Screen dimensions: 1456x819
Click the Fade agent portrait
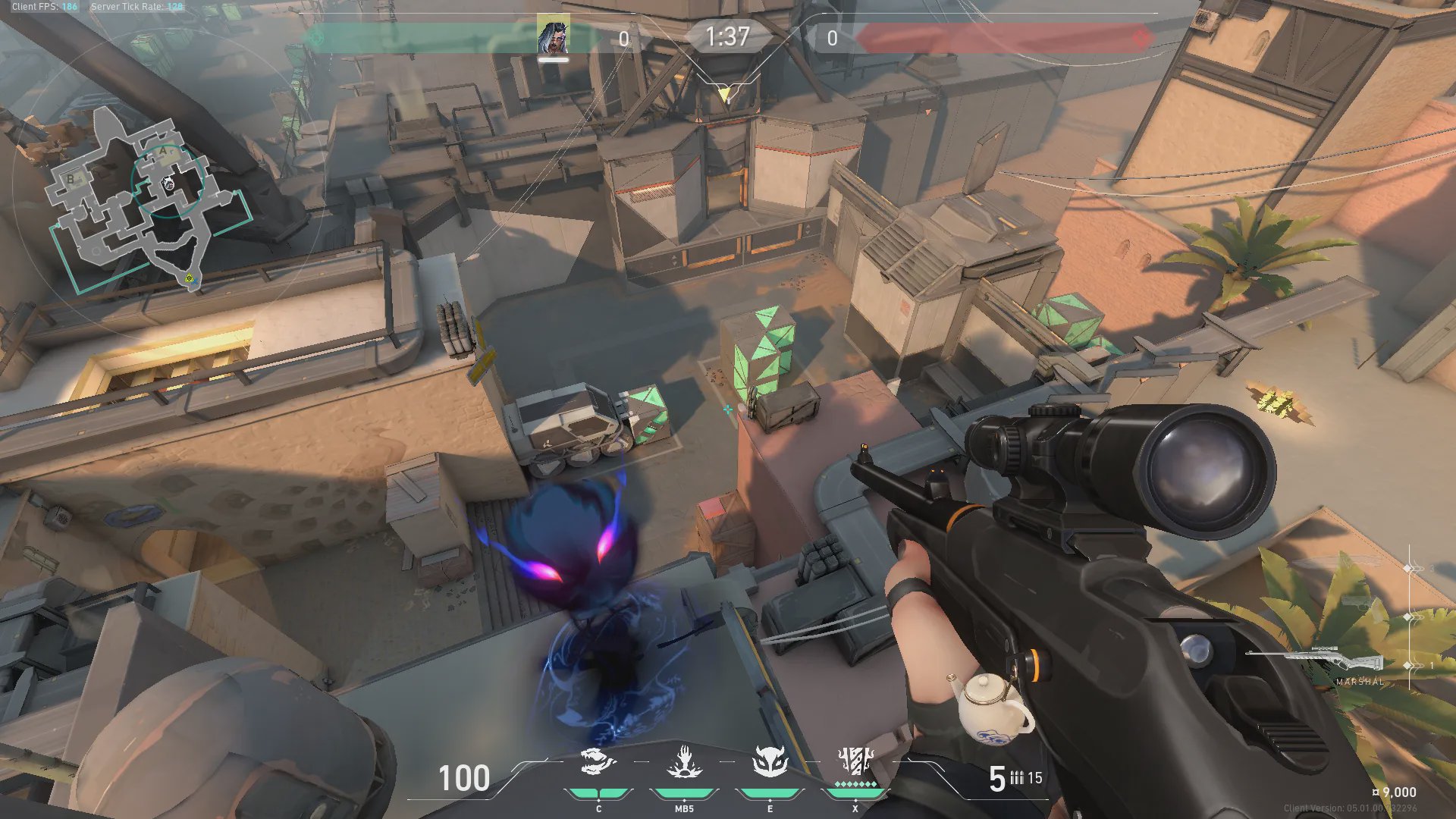(x=553, y=36)
